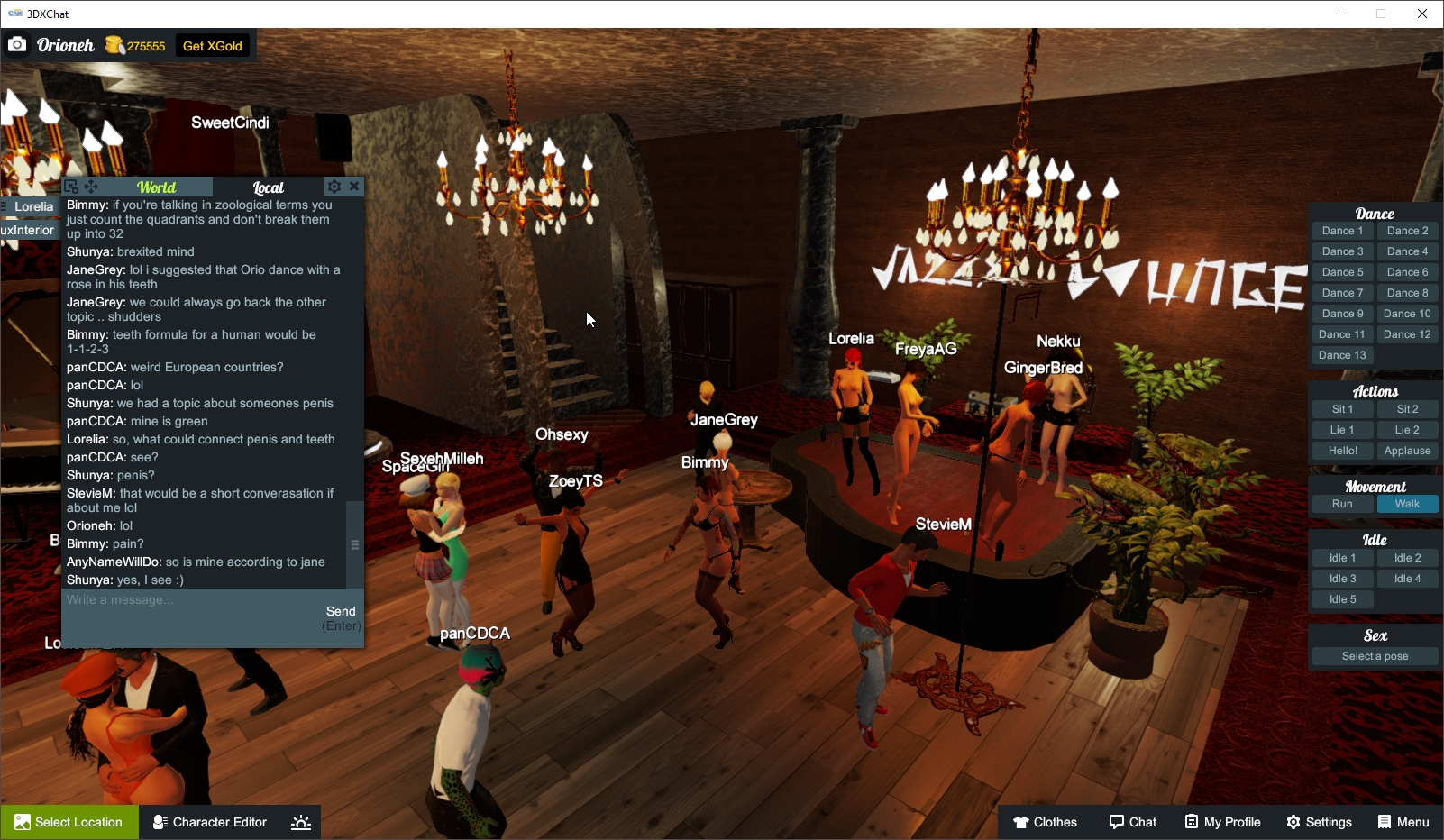
Task: Open the Menu
Action: [1403, 821]
